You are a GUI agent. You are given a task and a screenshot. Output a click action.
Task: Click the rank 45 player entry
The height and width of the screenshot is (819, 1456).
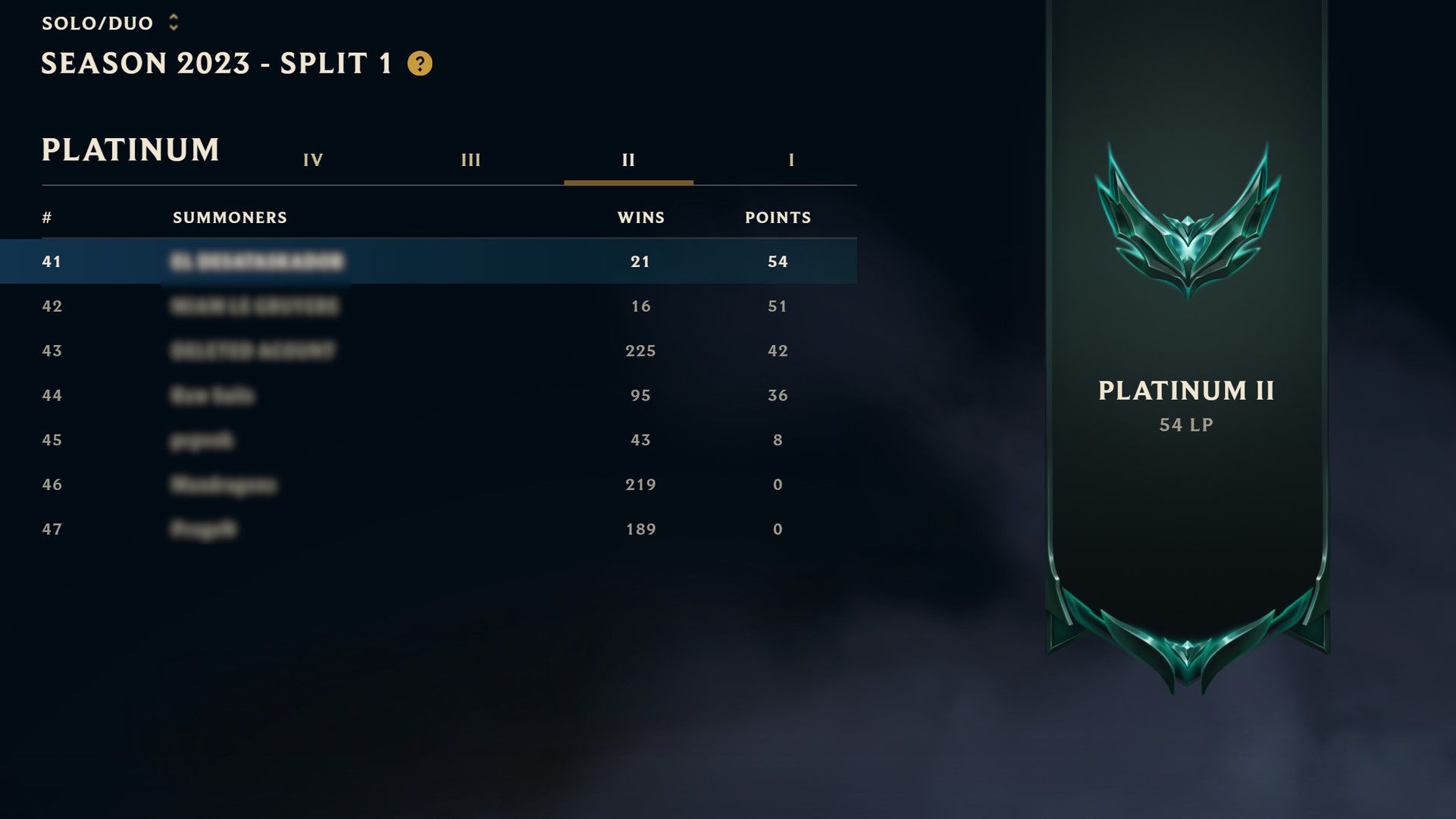click(x=428, y=440)
